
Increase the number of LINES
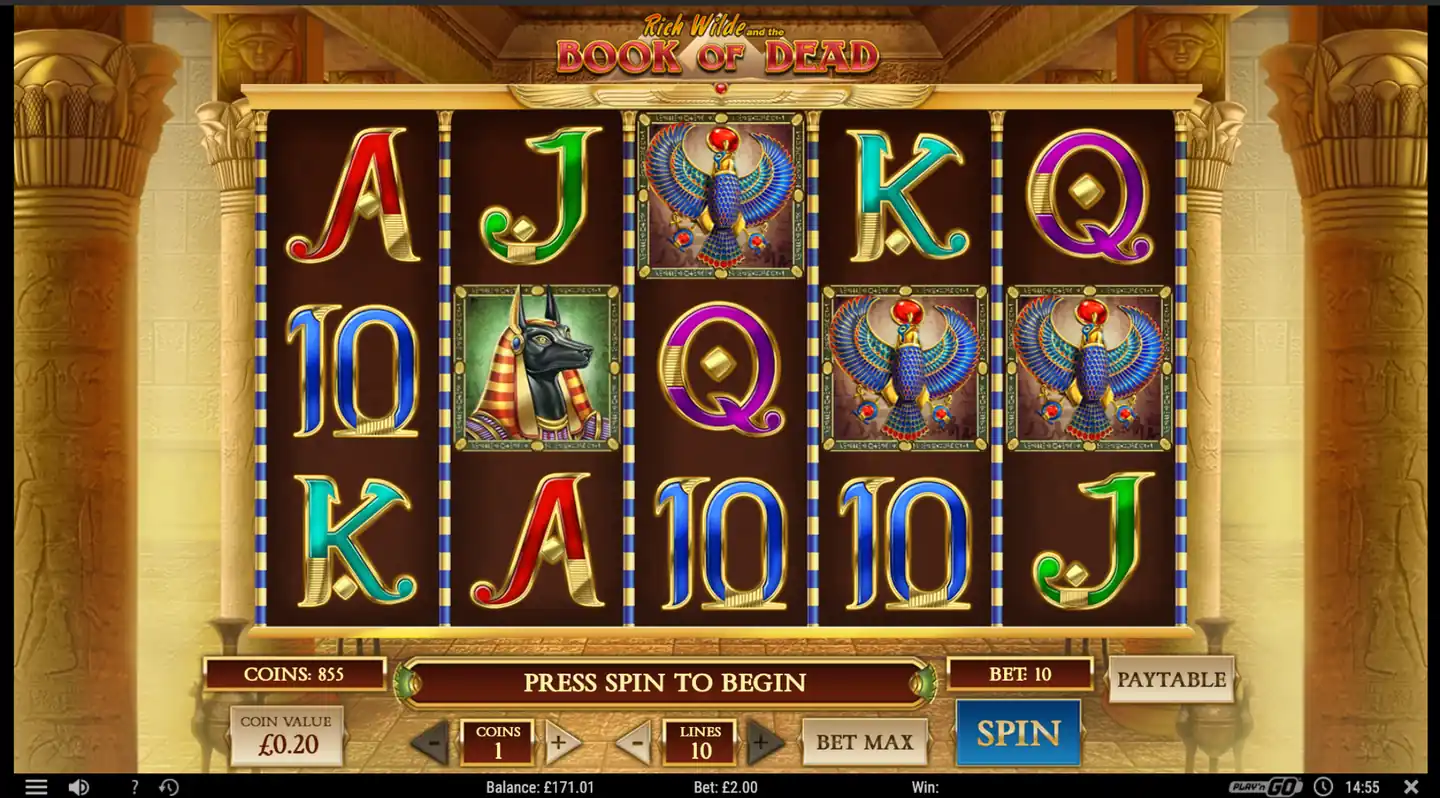[764, 742]
